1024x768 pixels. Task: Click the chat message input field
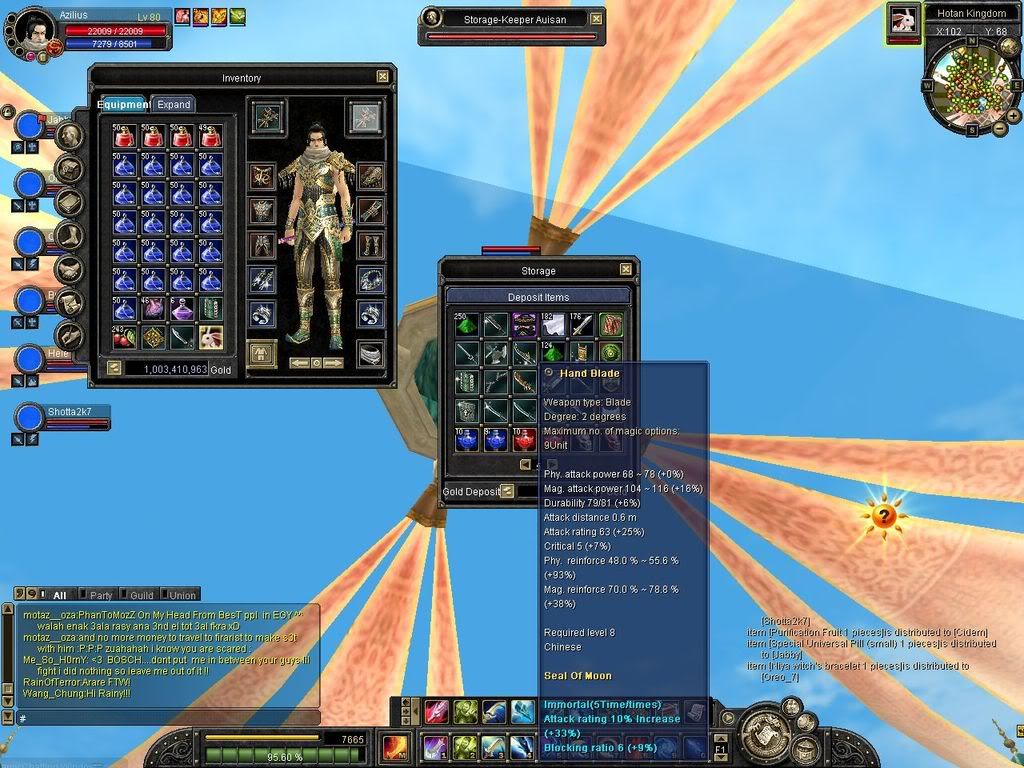click(x=165, y=718)
